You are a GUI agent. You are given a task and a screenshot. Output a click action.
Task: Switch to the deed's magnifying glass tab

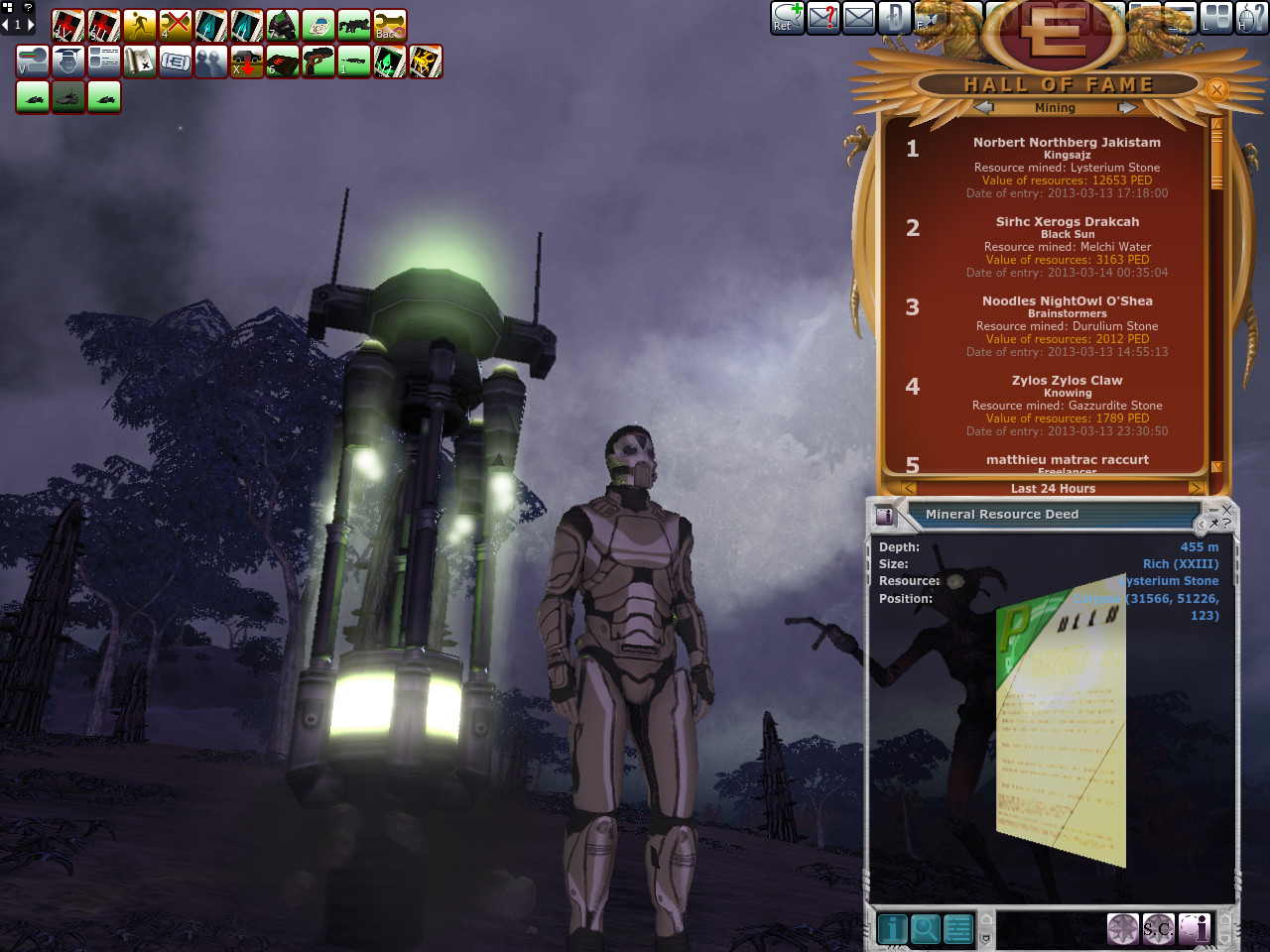[925, 929]
